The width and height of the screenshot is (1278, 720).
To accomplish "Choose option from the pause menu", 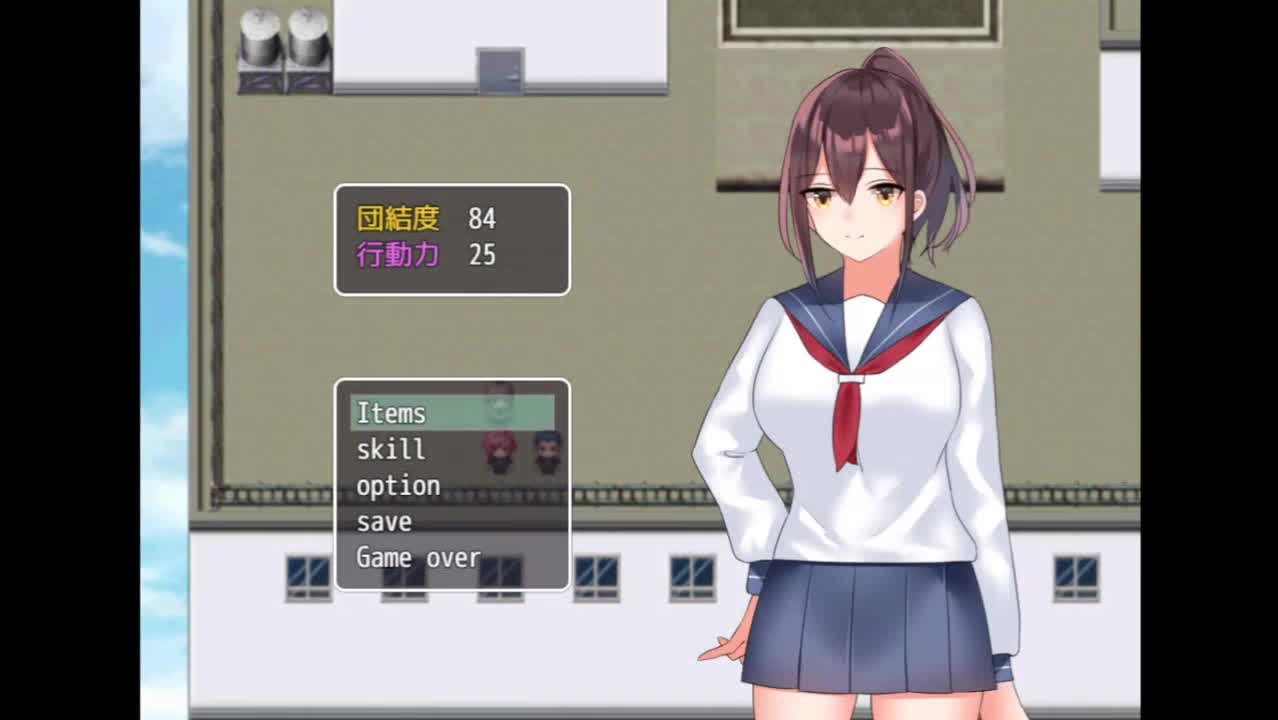I will tap(398, 485).
